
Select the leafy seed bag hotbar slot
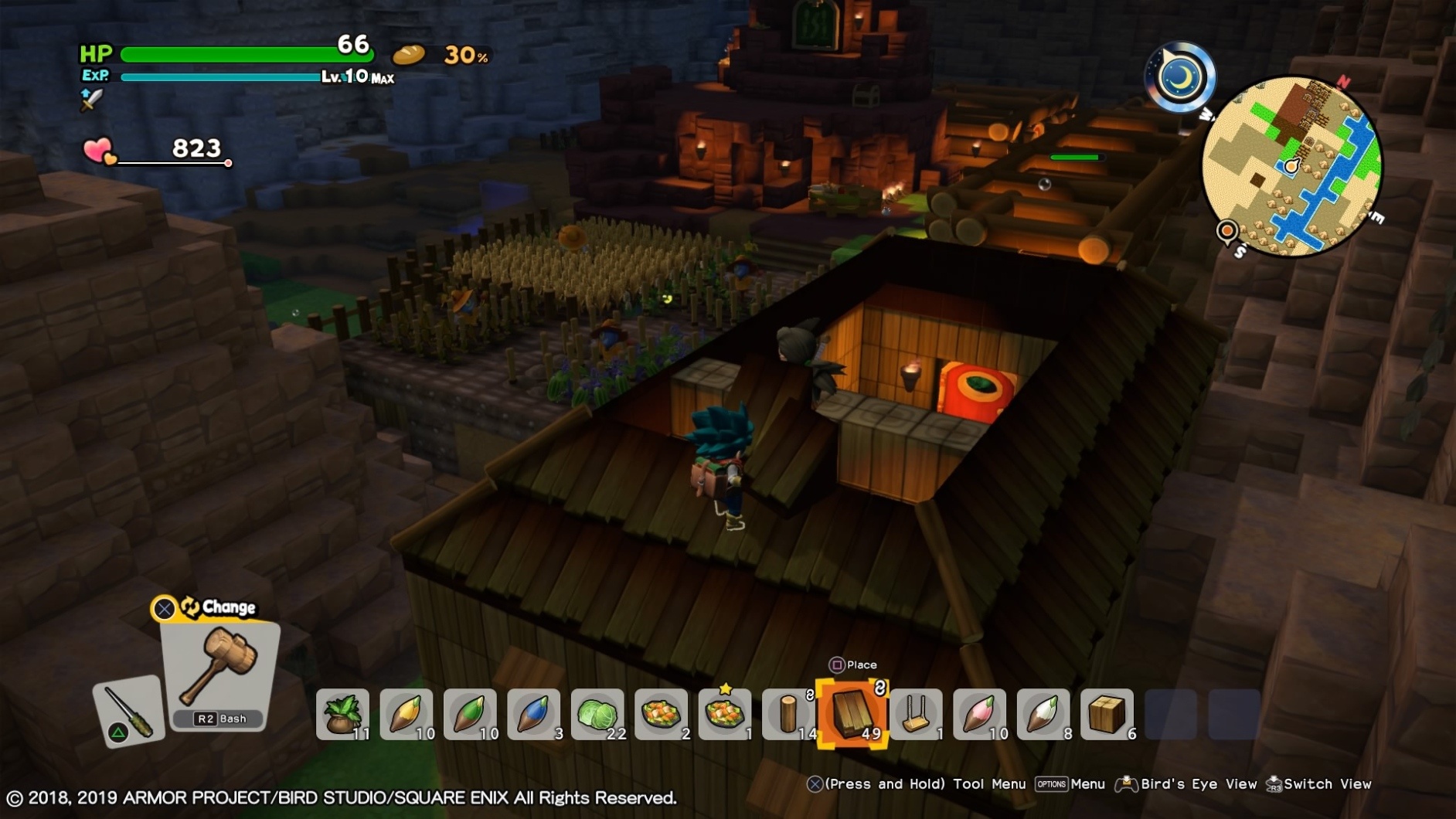pyautogui.click(x=344, y=715)
